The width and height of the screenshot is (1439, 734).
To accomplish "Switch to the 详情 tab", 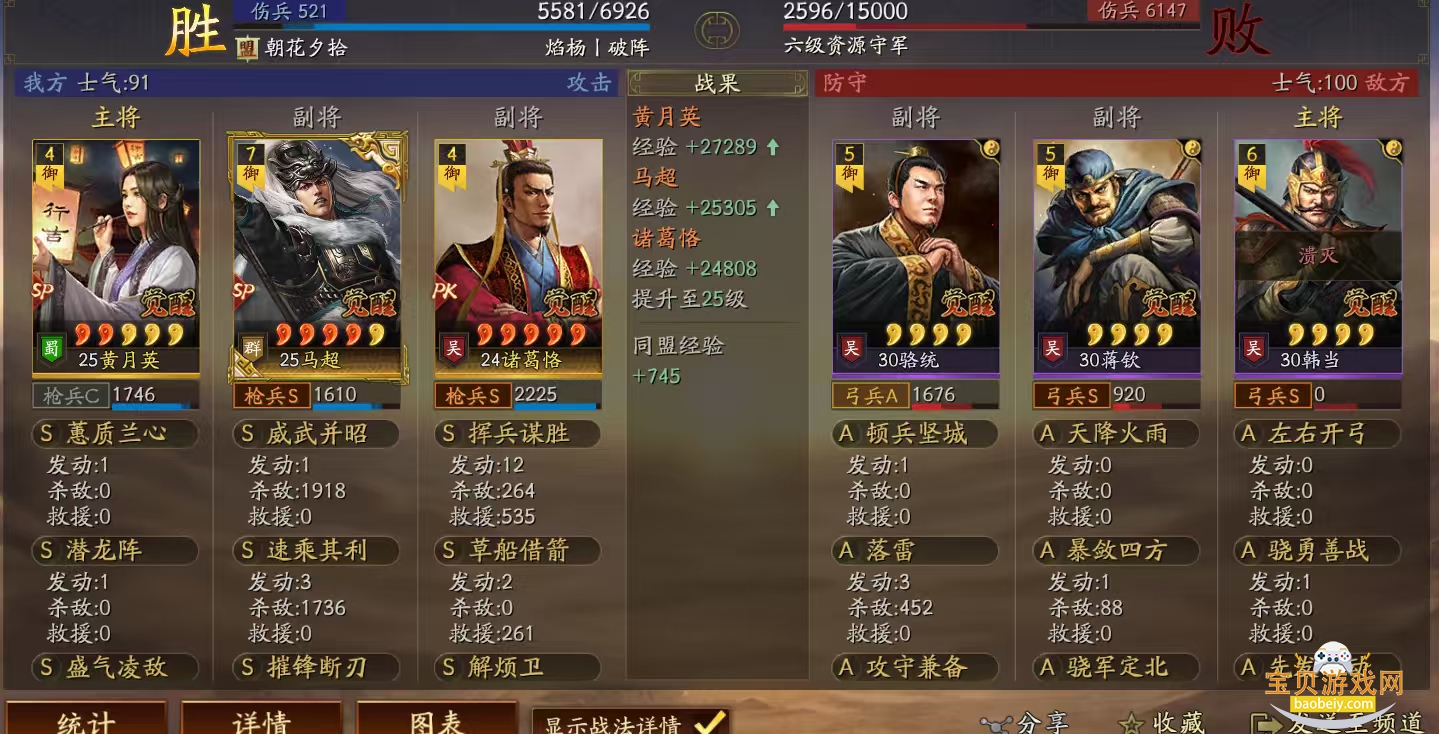I will (262, 720).
